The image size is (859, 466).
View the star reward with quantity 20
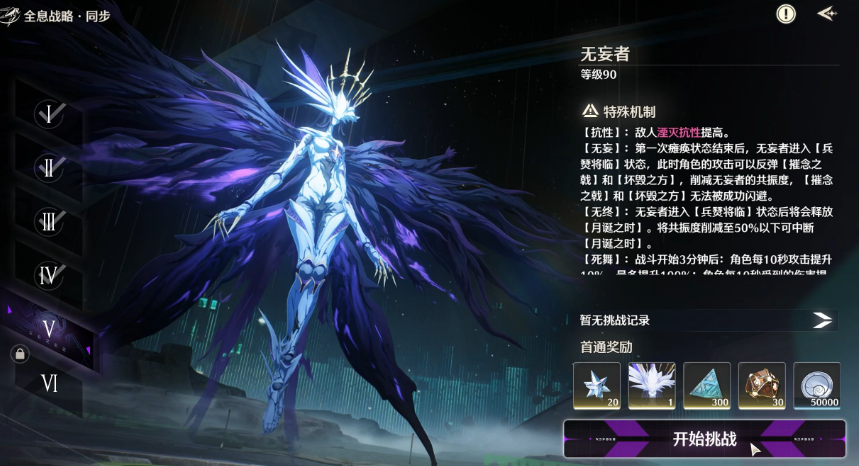597,386
